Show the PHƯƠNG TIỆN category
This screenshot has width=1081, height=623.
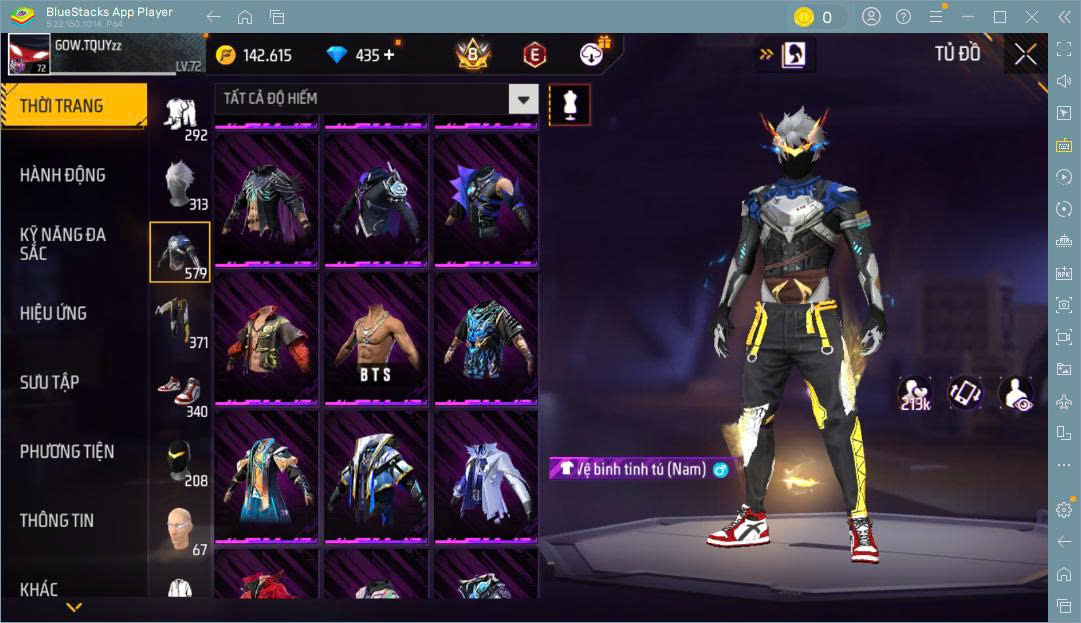[x=67, y=451]
